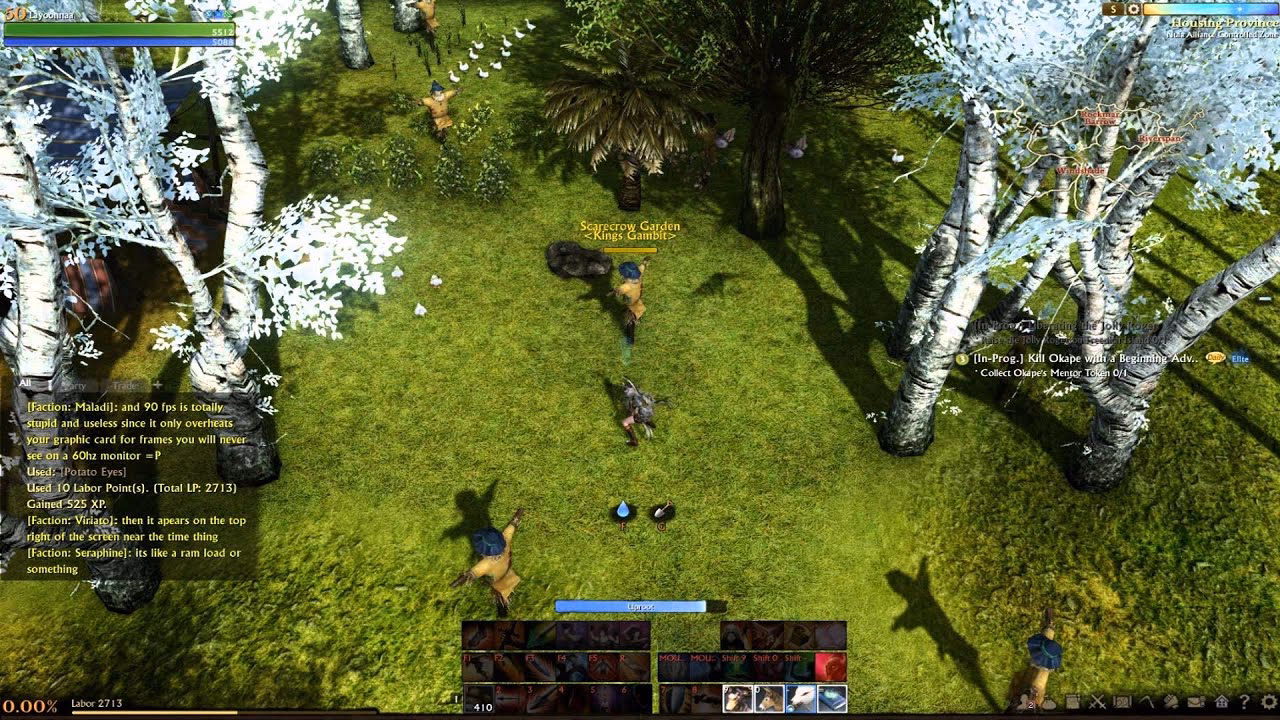Viewport: 1280px width, 720px height.
Task: Switch to the Party chat tab
Action: coord(74,385)
